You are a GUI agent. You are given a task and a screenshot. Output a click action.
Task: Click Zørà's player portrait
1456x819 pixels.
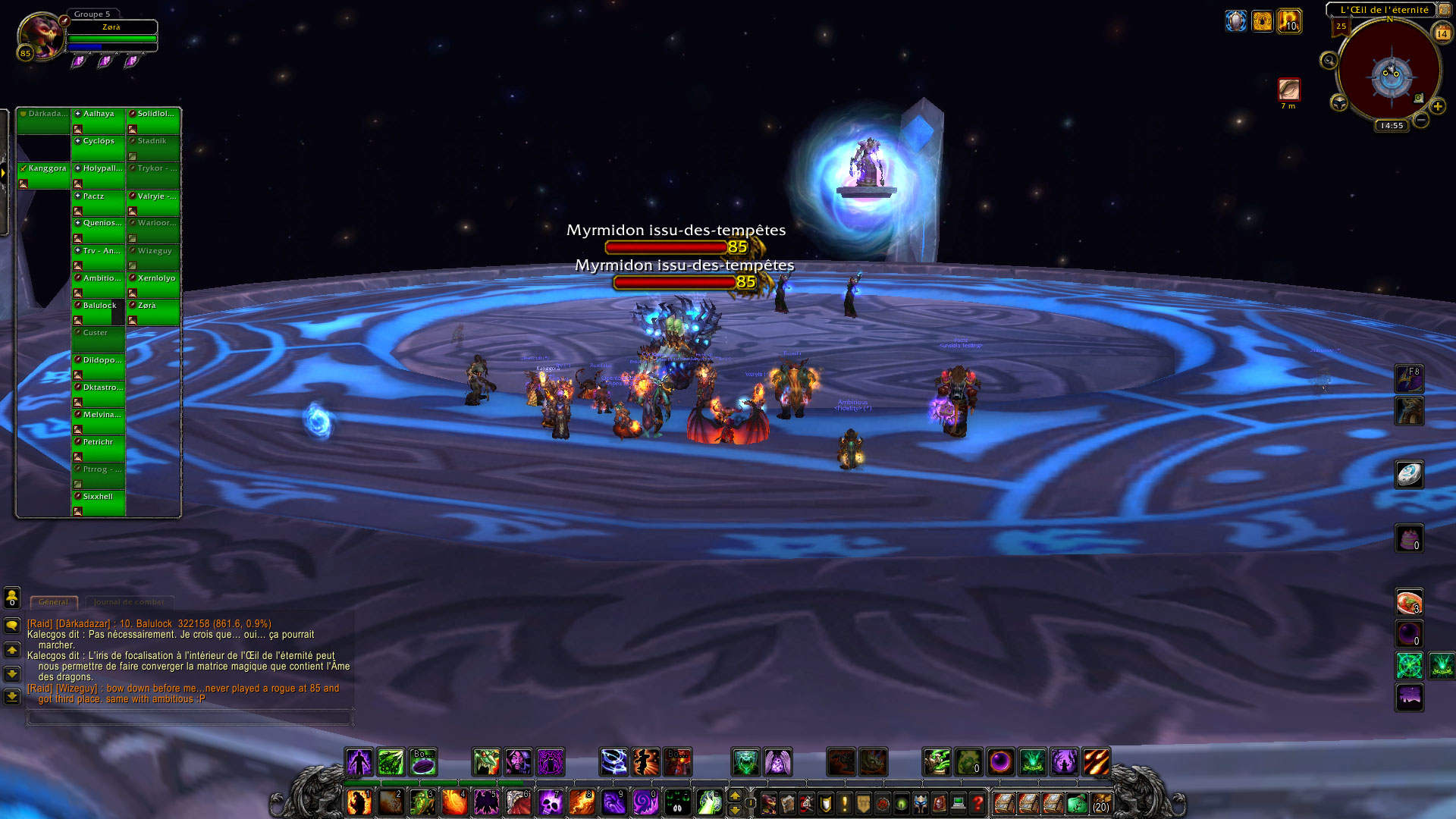click(42, 36)
